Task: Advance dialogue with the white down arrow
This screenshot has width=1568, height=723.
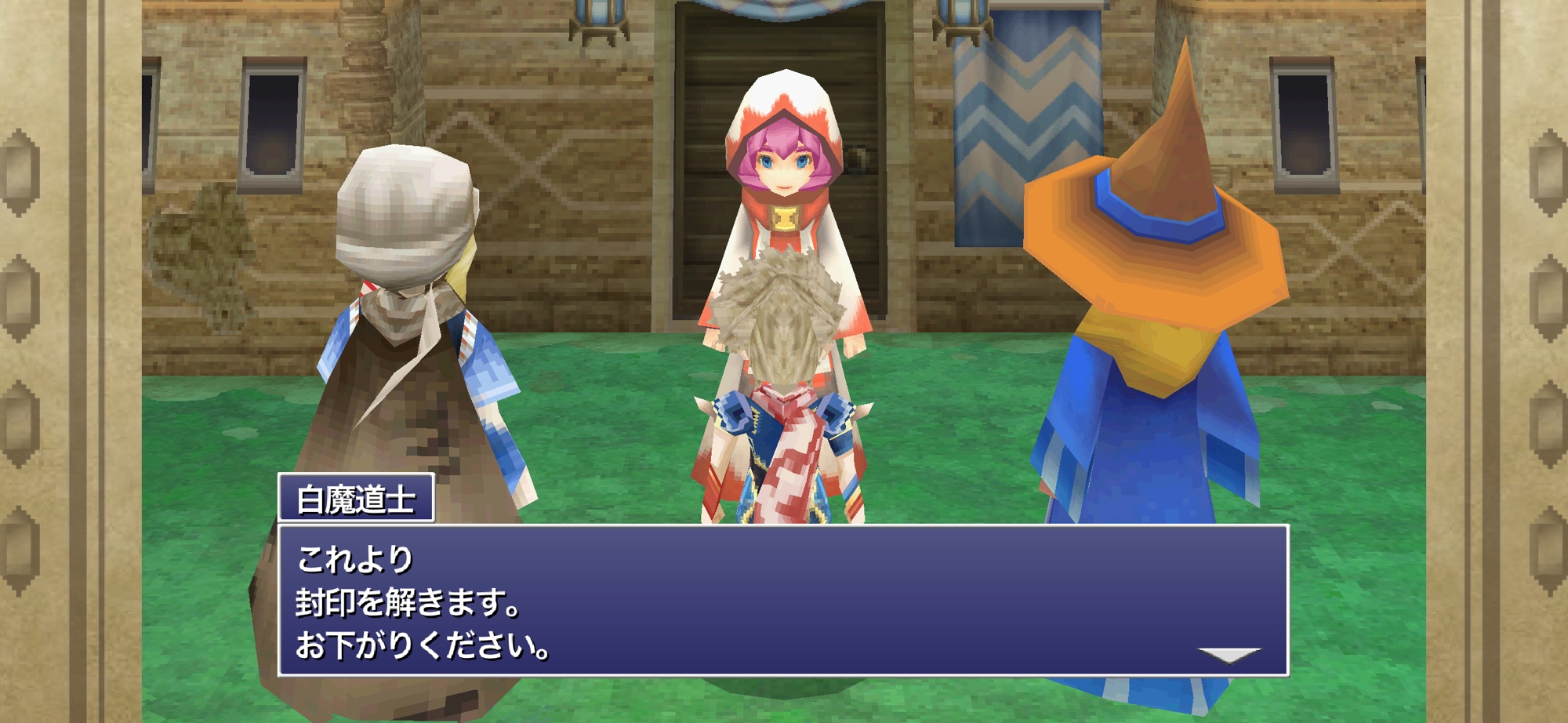Action: [x=1229, y=654]
